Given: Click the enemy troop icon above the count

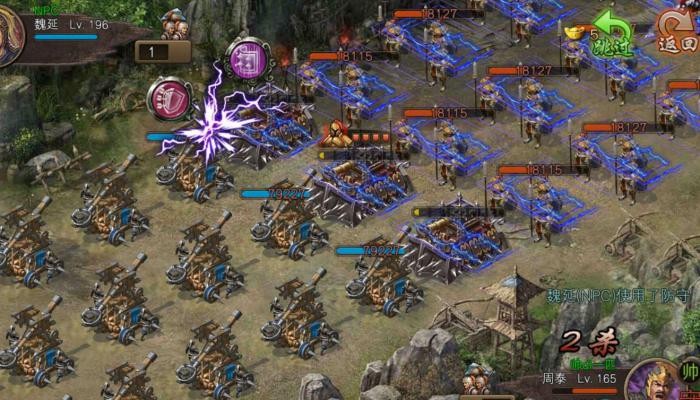Looking at the screenshot, I should (x=176, y=24).
